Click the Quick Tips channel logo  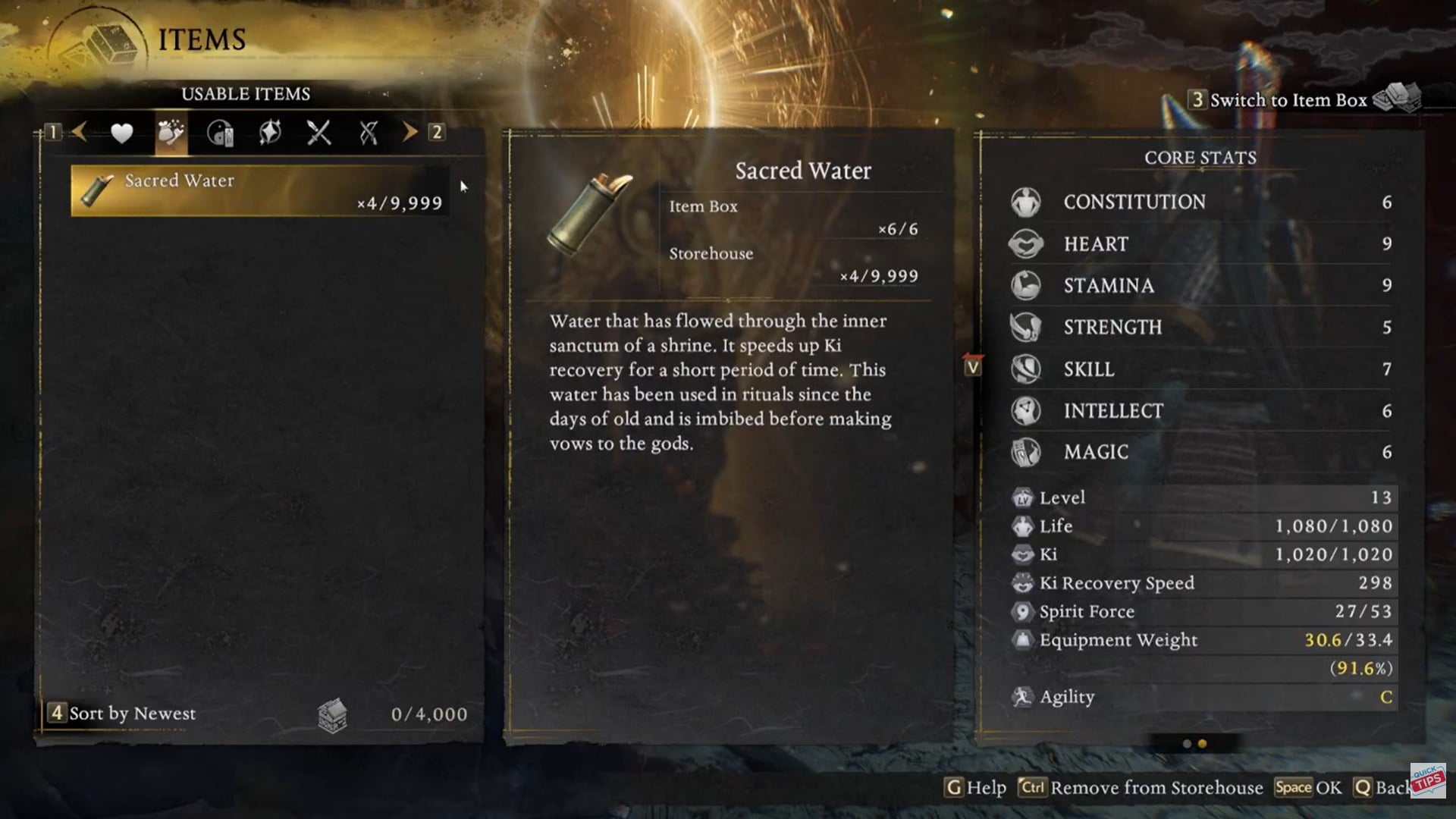tap(1428, 780)
